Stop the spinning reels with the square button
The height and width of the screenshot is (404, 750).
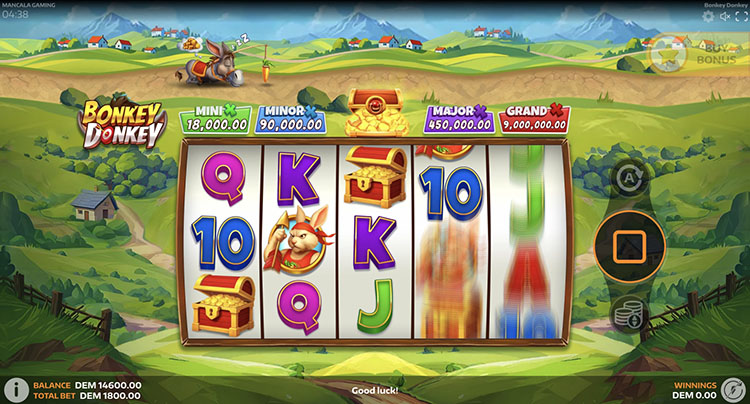tap(629, 245)
